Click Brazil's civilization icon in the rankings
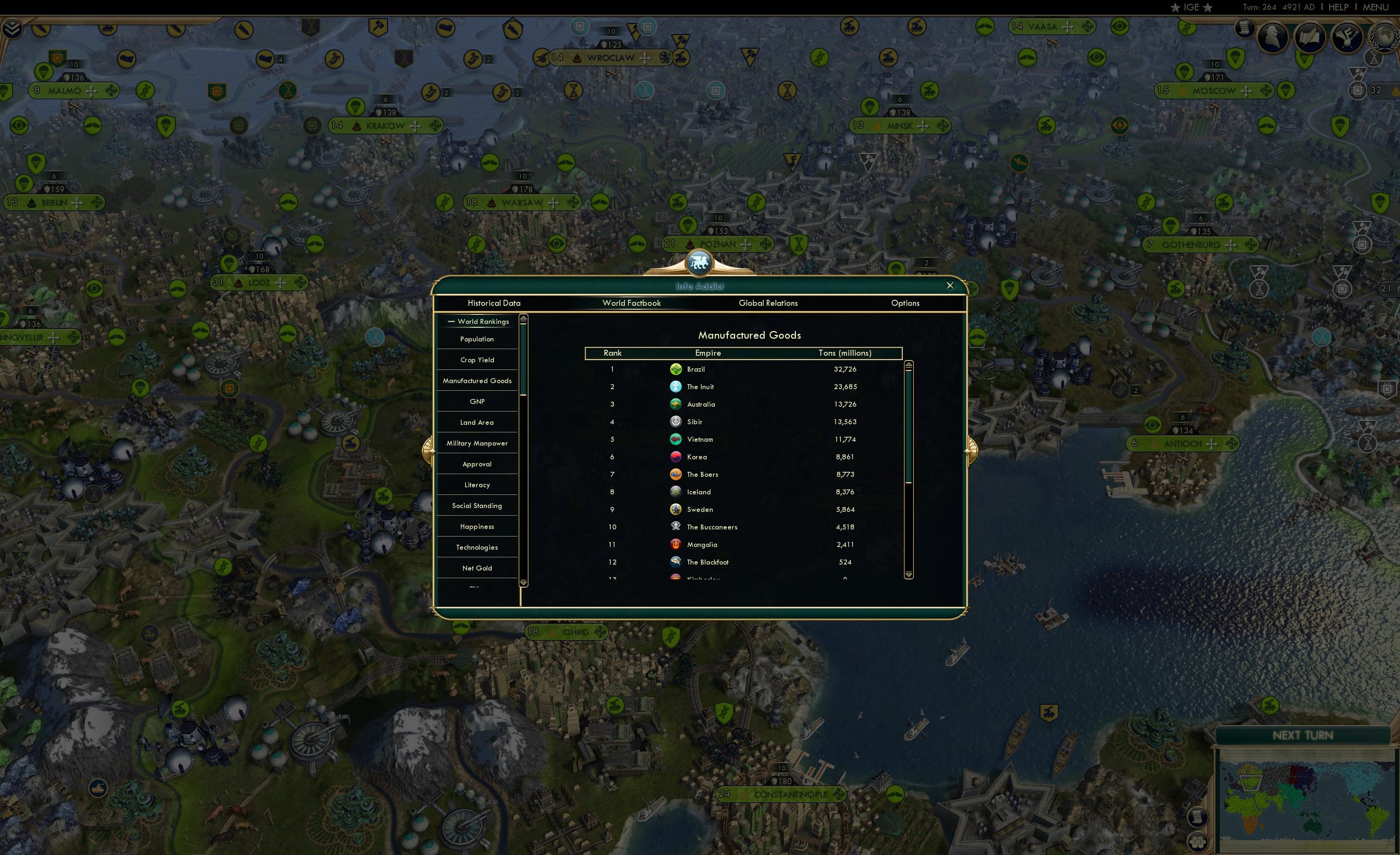The height and width of the screenshot is (855, 1400). (675, 369)
